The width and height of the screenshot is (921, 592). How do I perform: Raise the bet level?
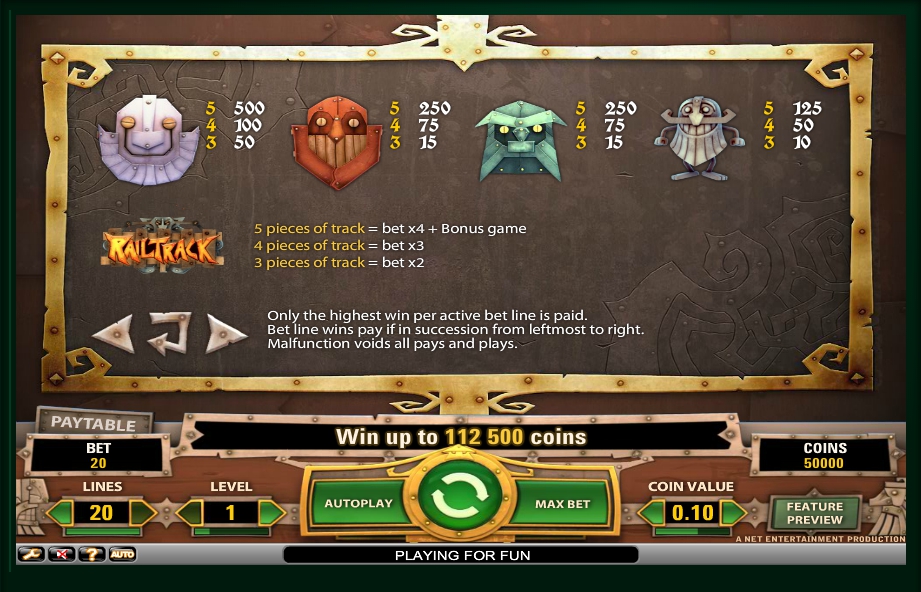pos(271,513)
